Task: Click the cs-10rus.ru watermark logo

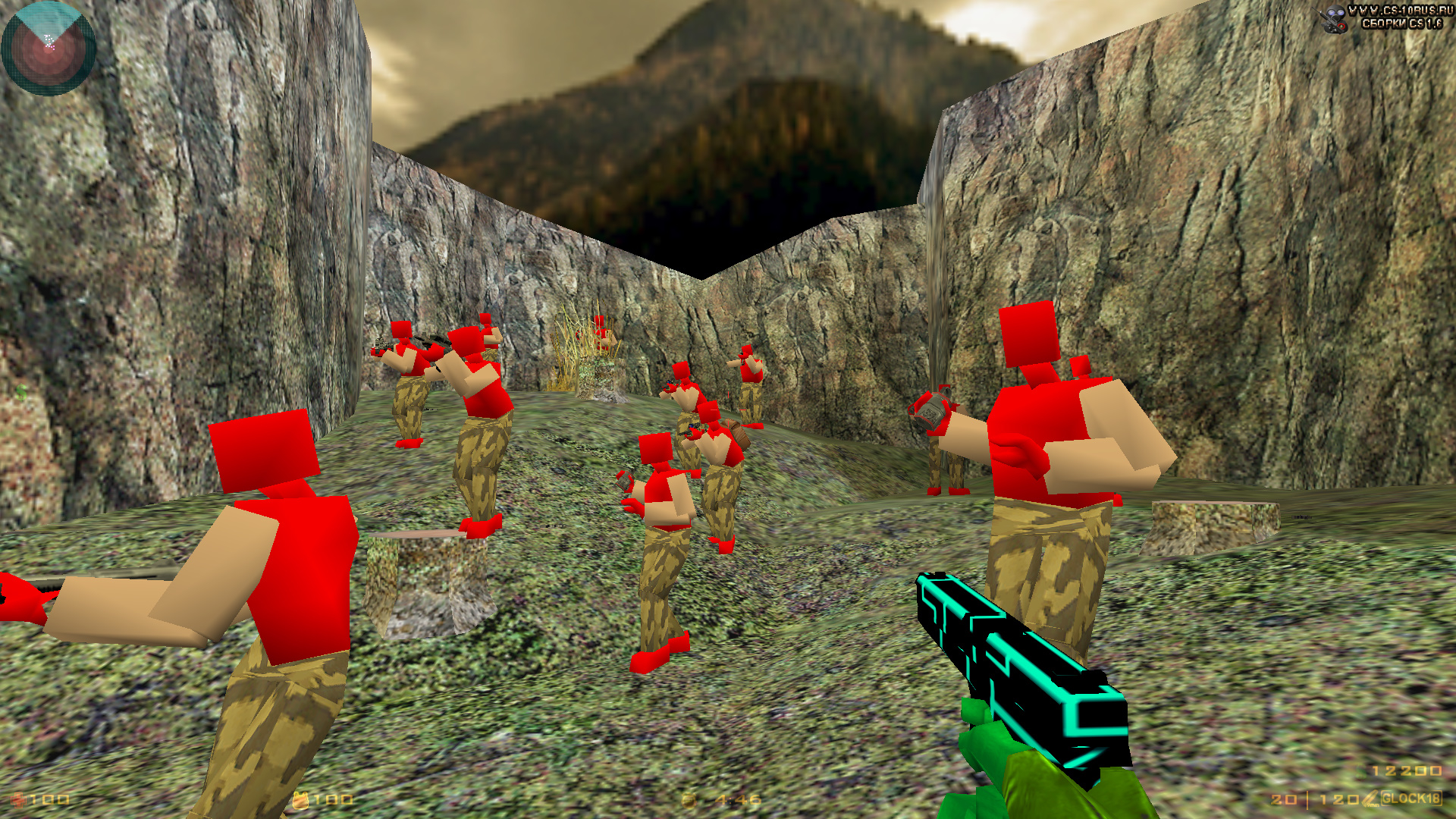Action: coord(1385,17)
